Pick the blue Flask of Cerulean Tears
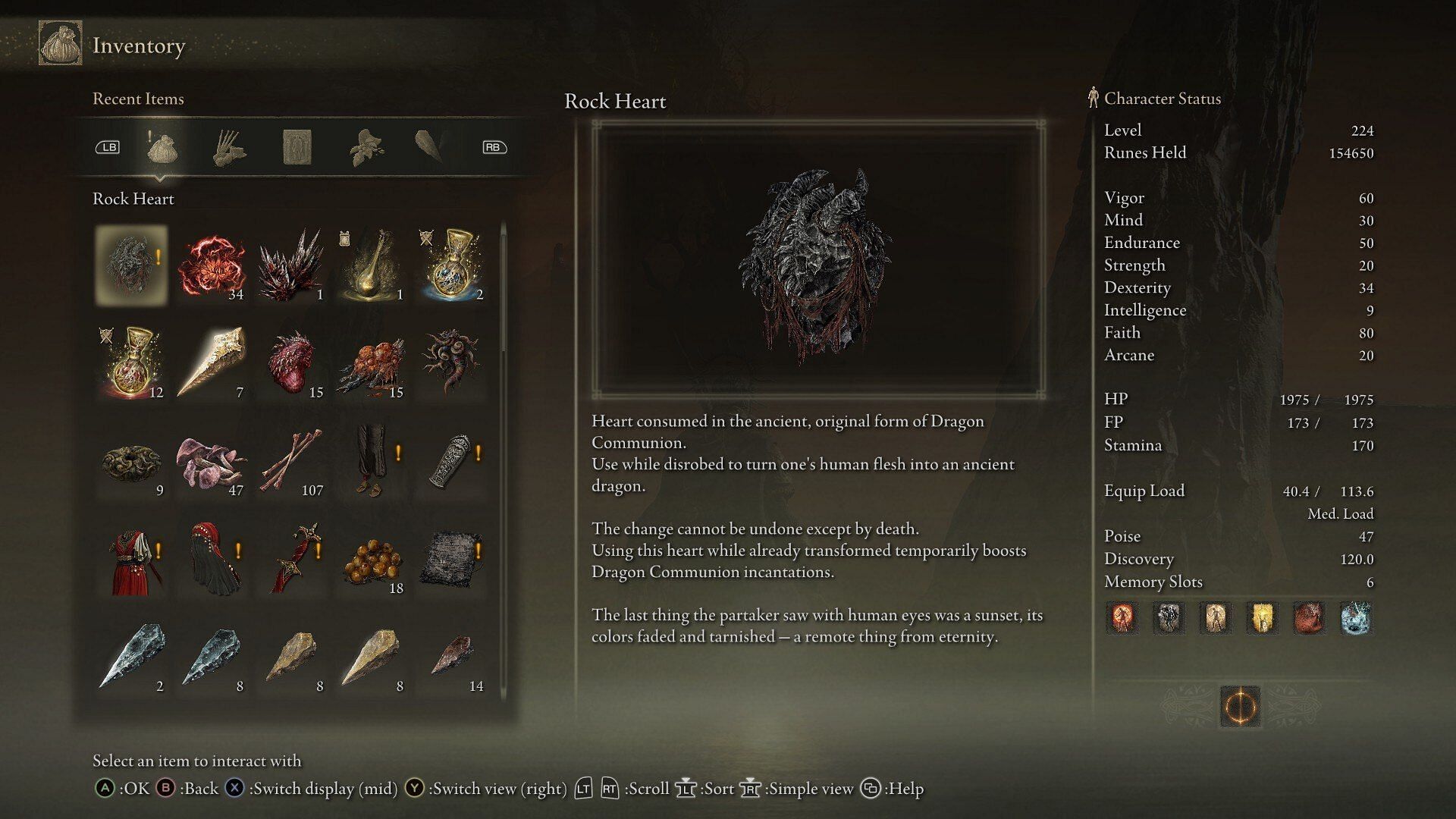The height and width of the screenshot is (819, 1456). click(452, 265)
